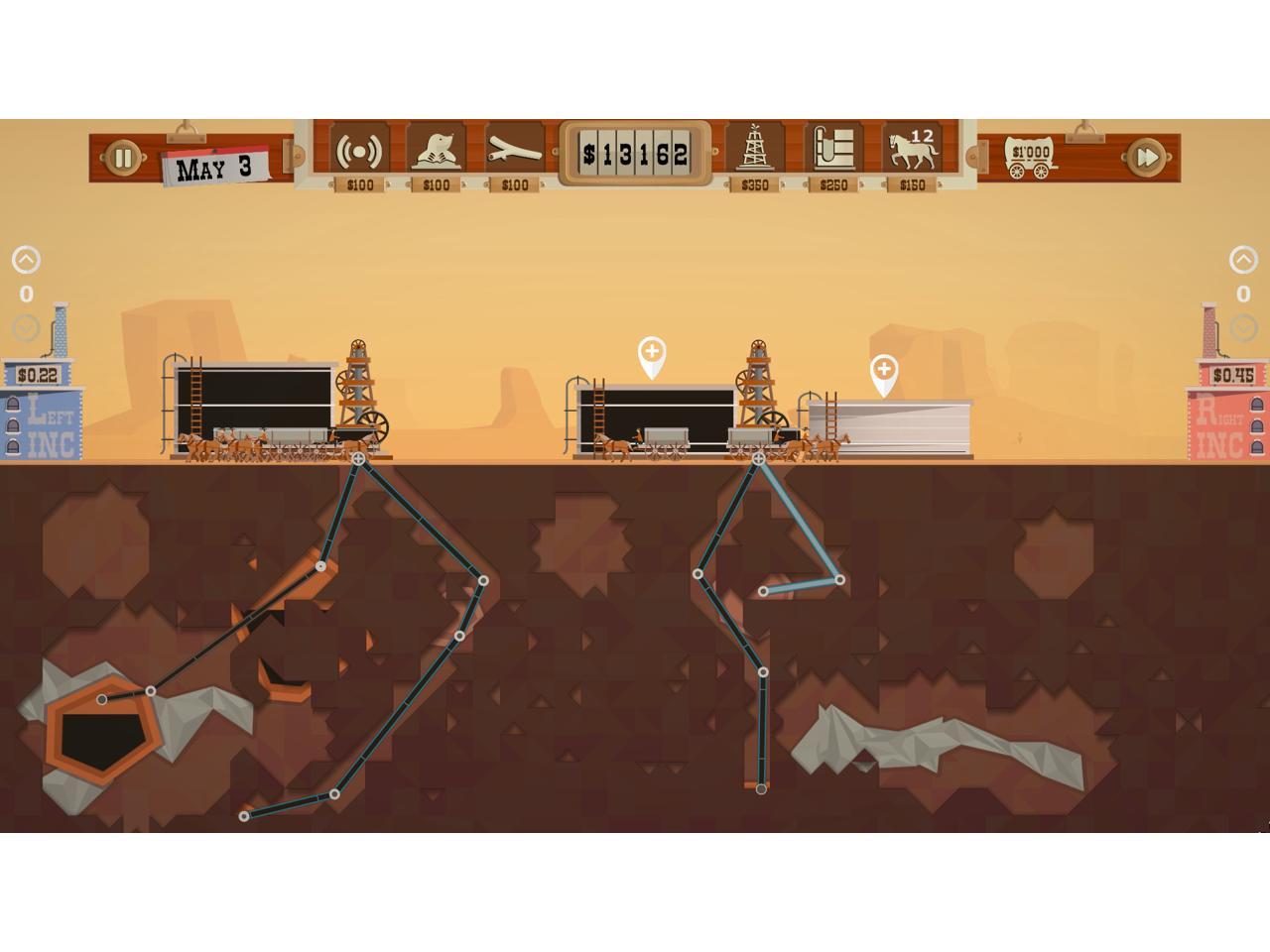Lower the Left Inc counter with the down arrow

tap(26, 327)
